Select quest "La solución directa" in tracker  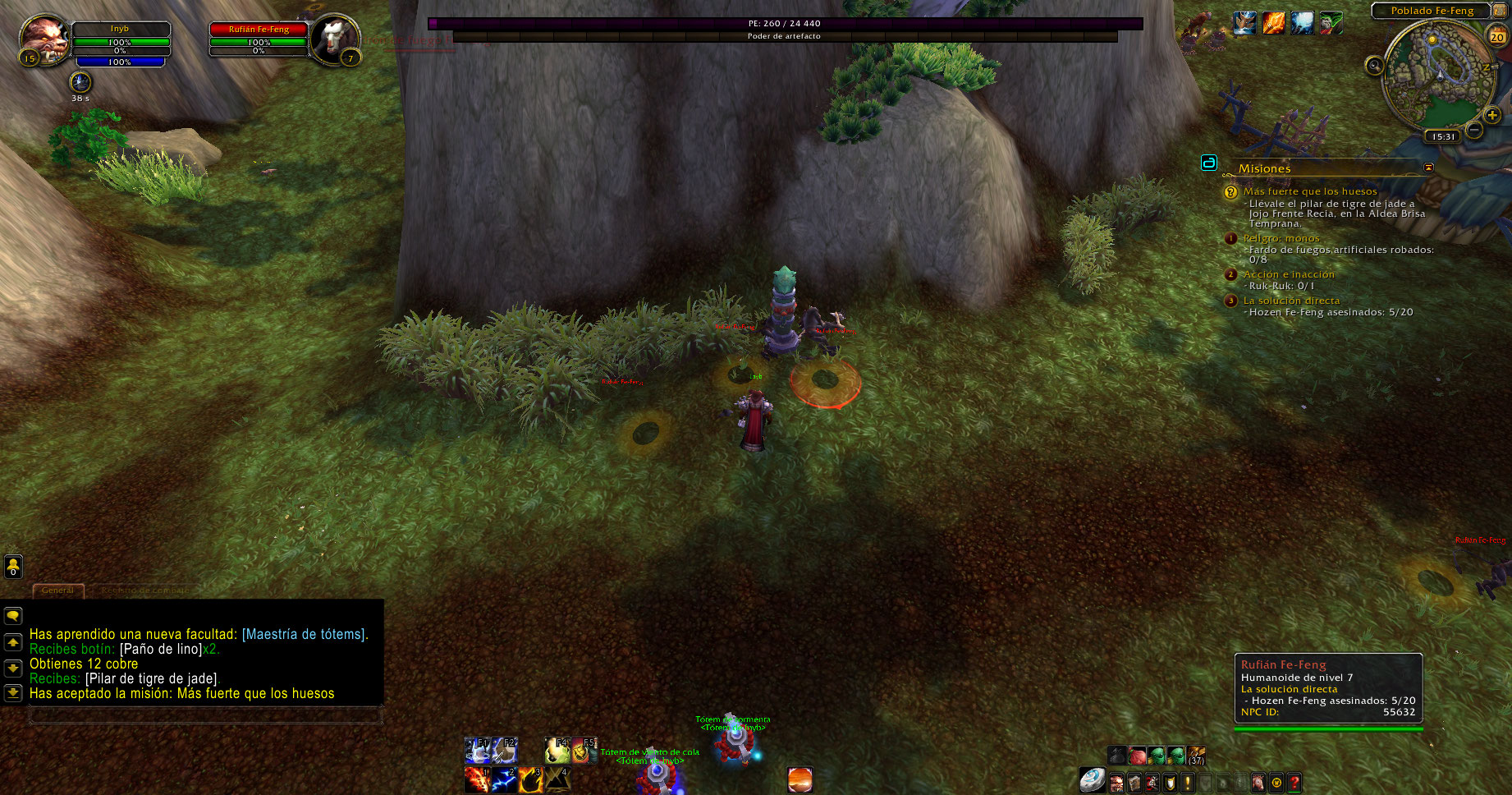[x=1291, y=301]
